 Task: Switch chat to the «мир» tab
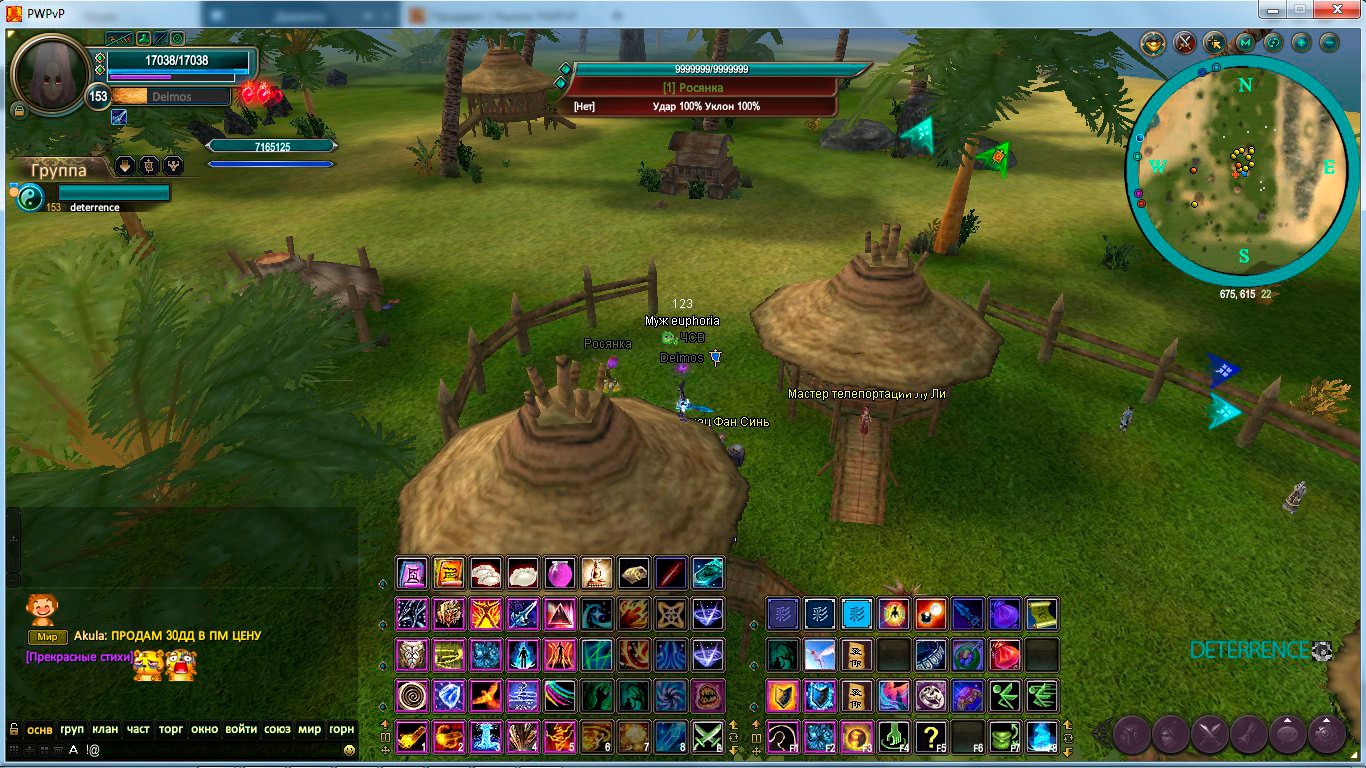(x=310, y=729)
